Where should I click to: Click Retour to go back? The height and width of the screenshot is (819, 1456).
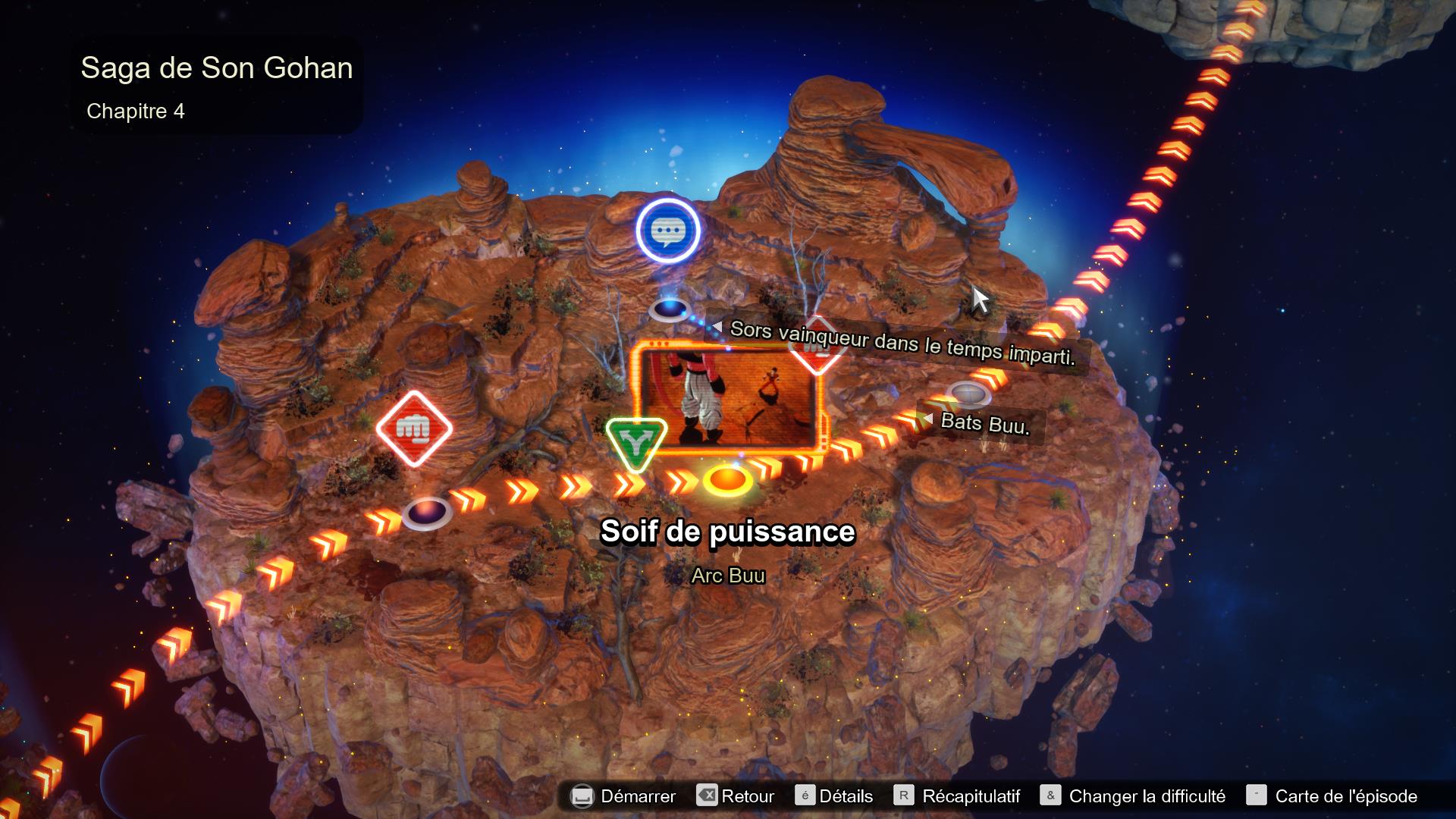pyautogui.click(x=746, y=796)
